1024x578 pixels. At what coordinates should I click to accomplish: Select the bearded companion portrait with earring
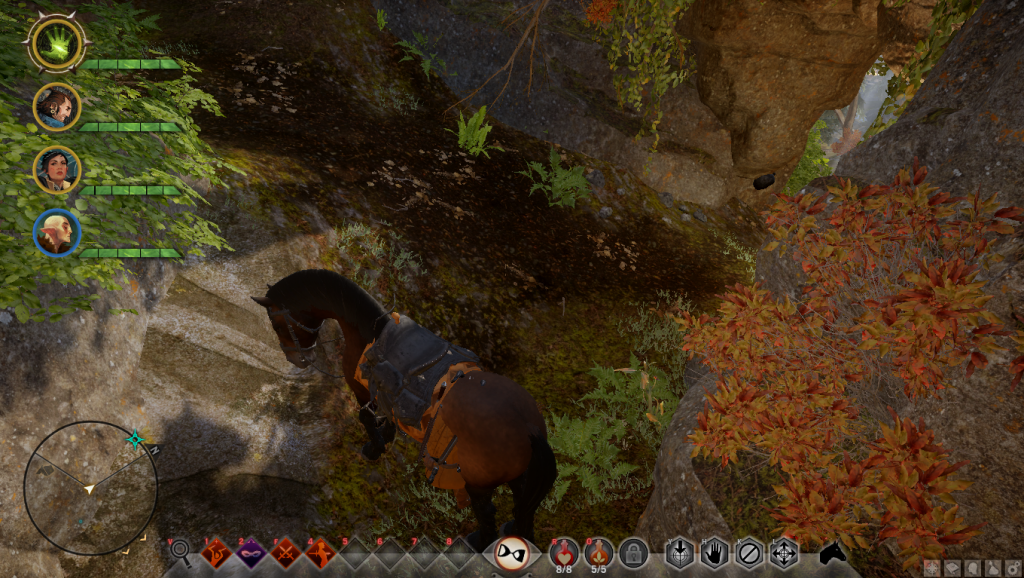(57, 106)
